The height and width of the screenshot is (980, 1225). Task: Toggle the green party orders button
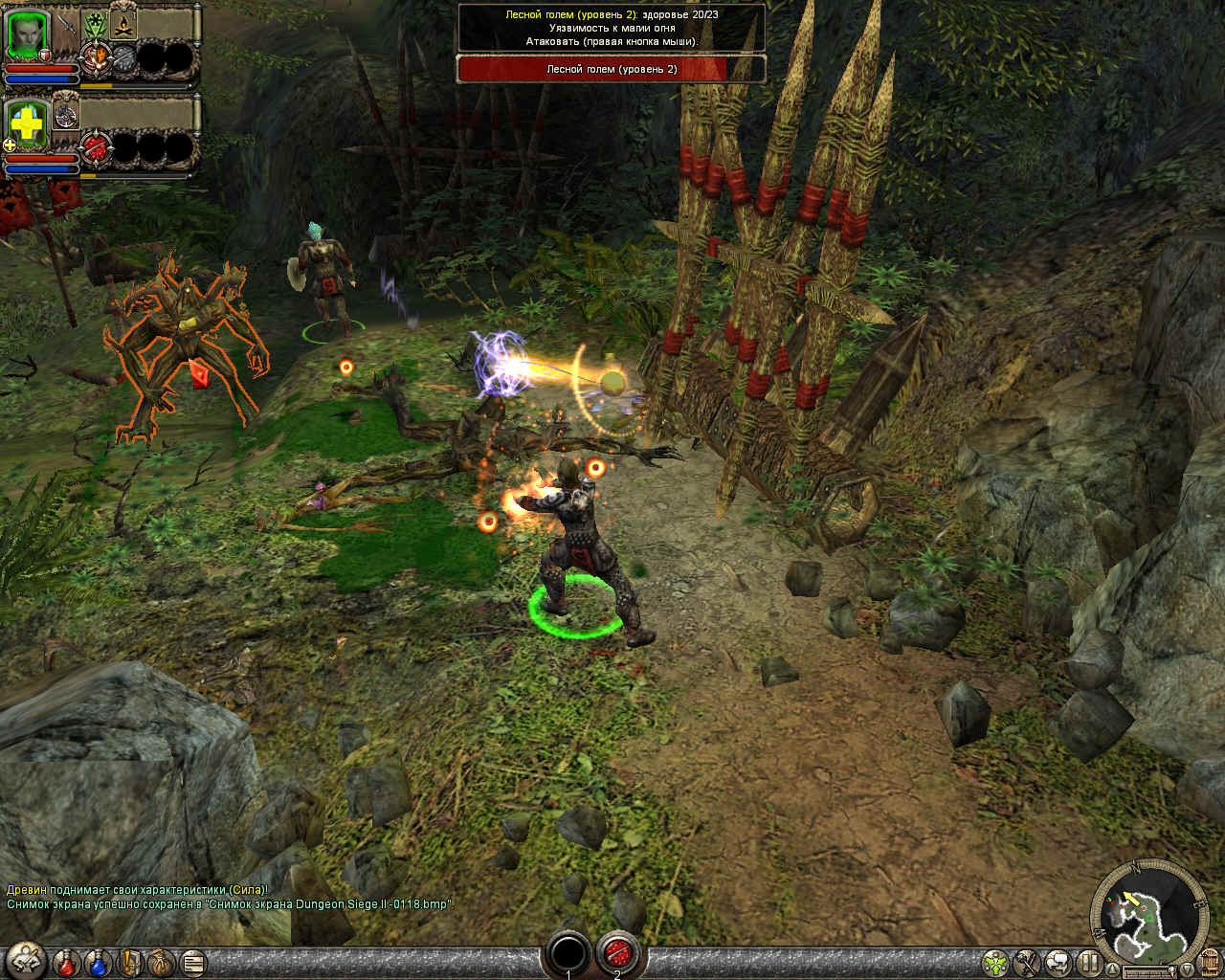(x=996, y=962)
